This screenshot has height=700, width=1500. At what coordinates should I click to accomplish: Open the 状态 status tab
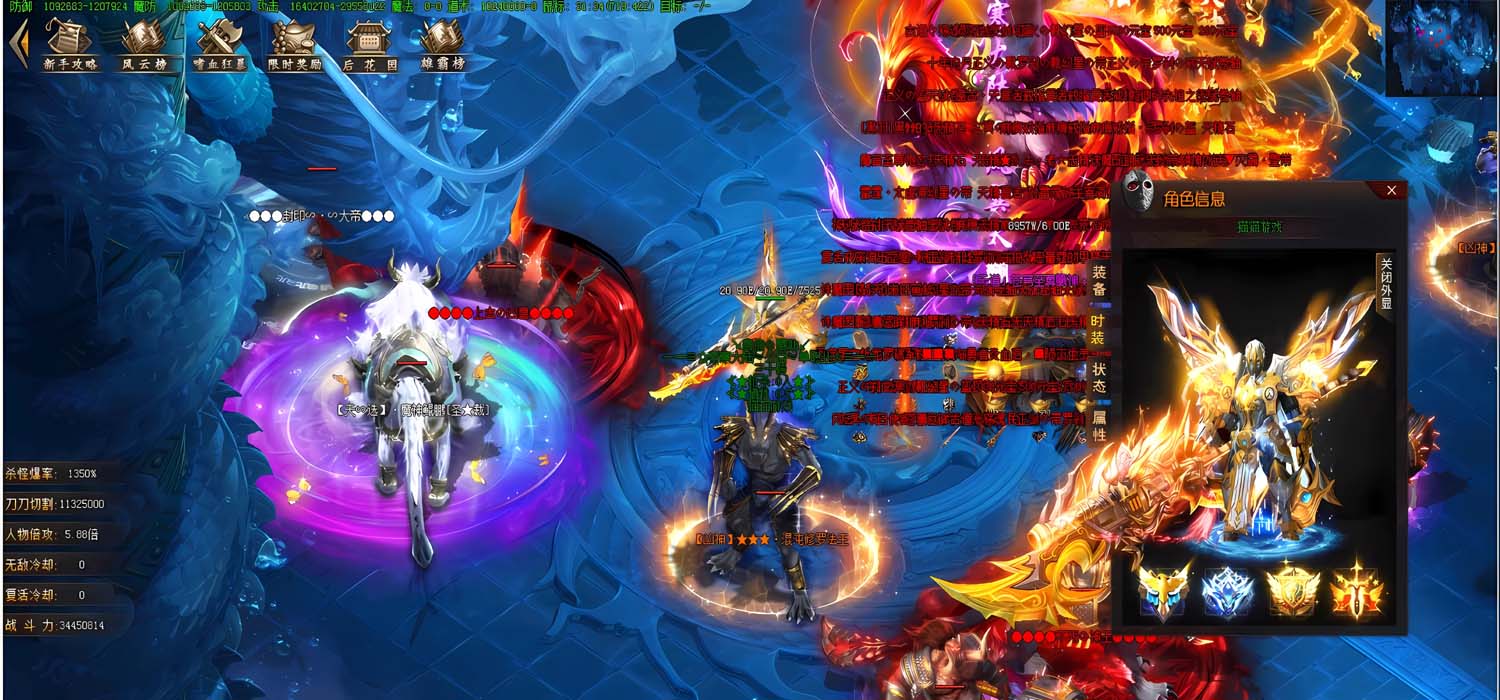pos(1099,377)
